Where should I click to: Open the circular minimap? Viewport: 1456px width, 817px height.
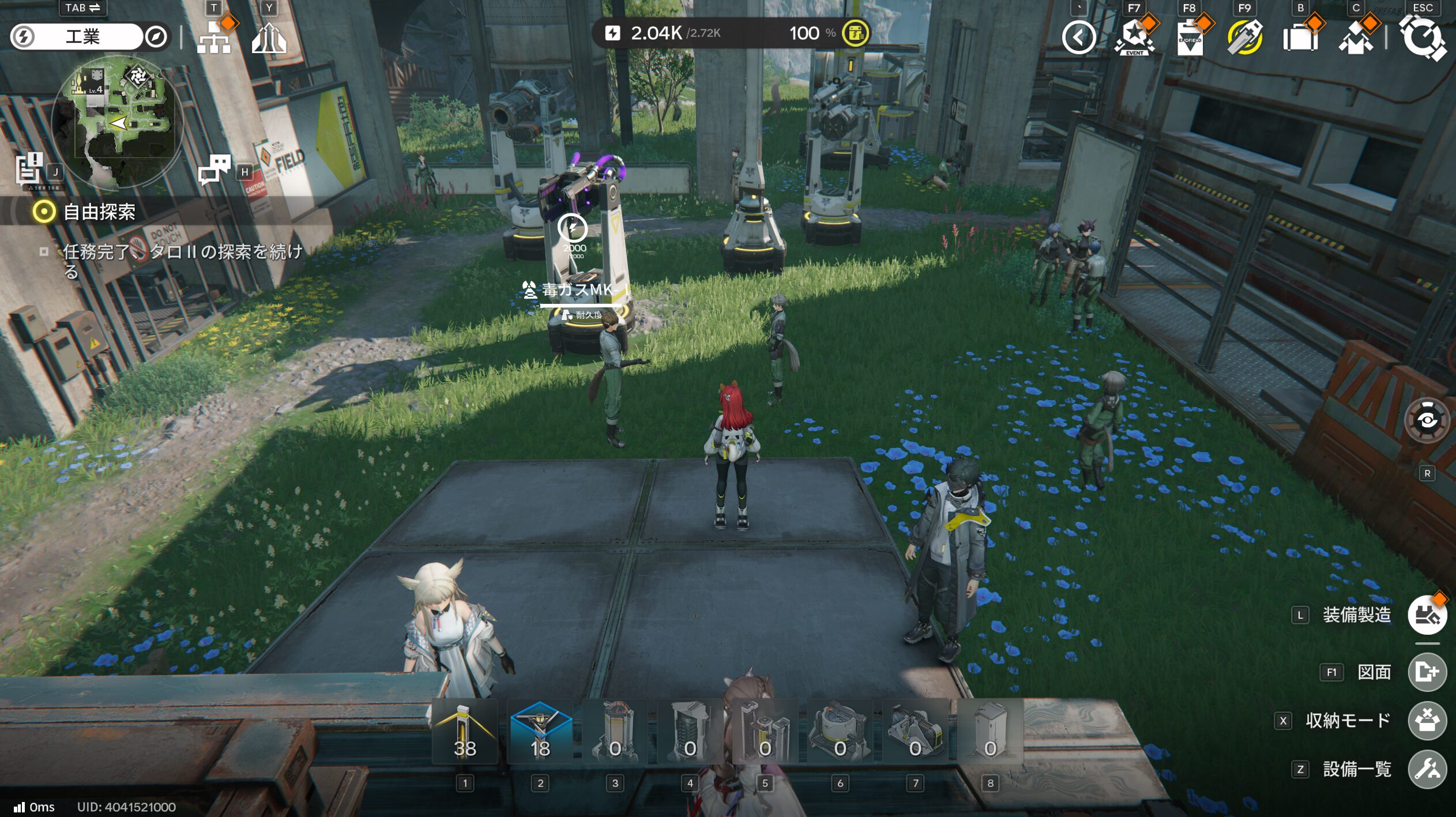point(118,122)
